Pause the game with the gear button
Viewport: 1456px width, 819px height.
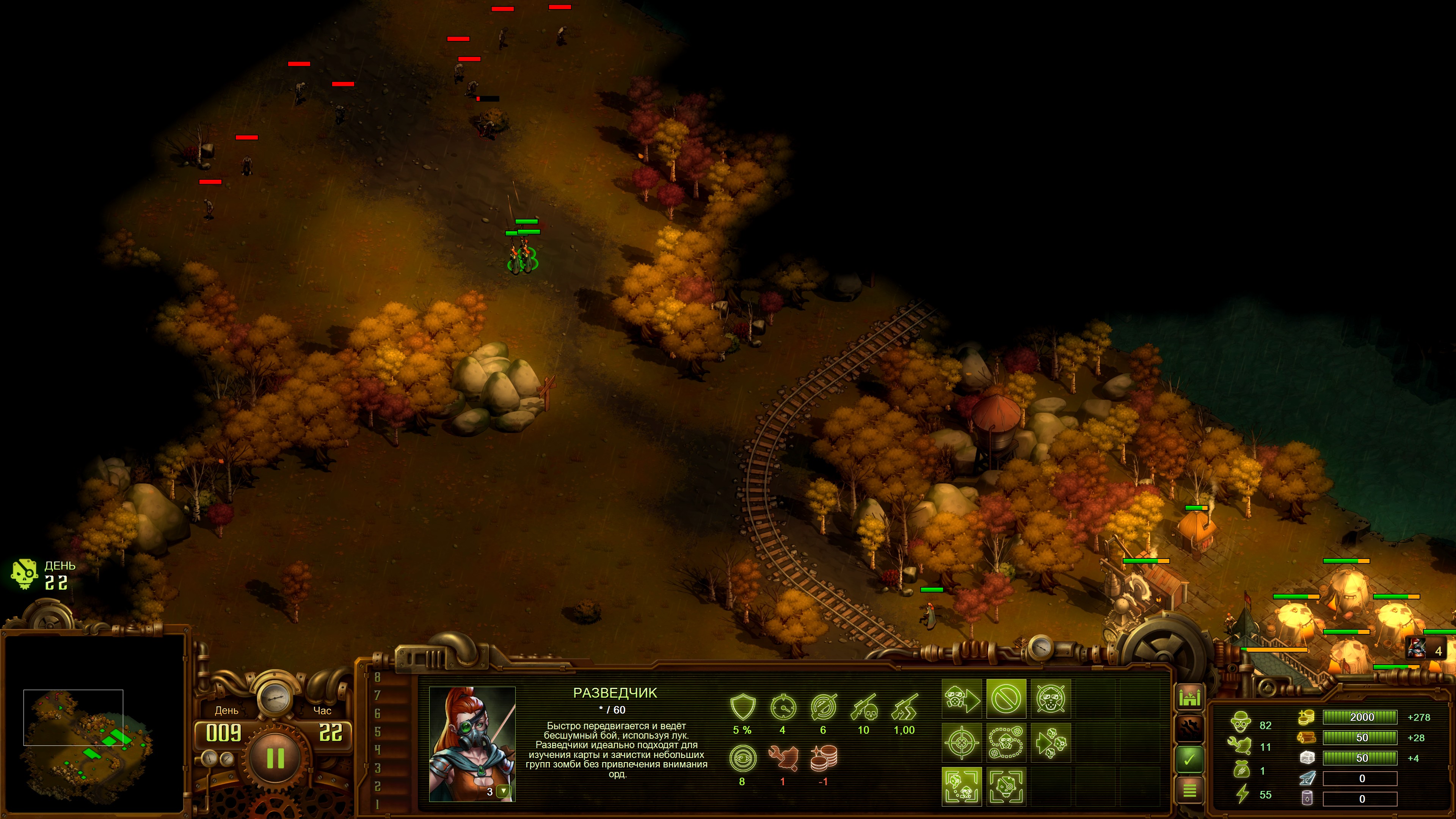275,758
